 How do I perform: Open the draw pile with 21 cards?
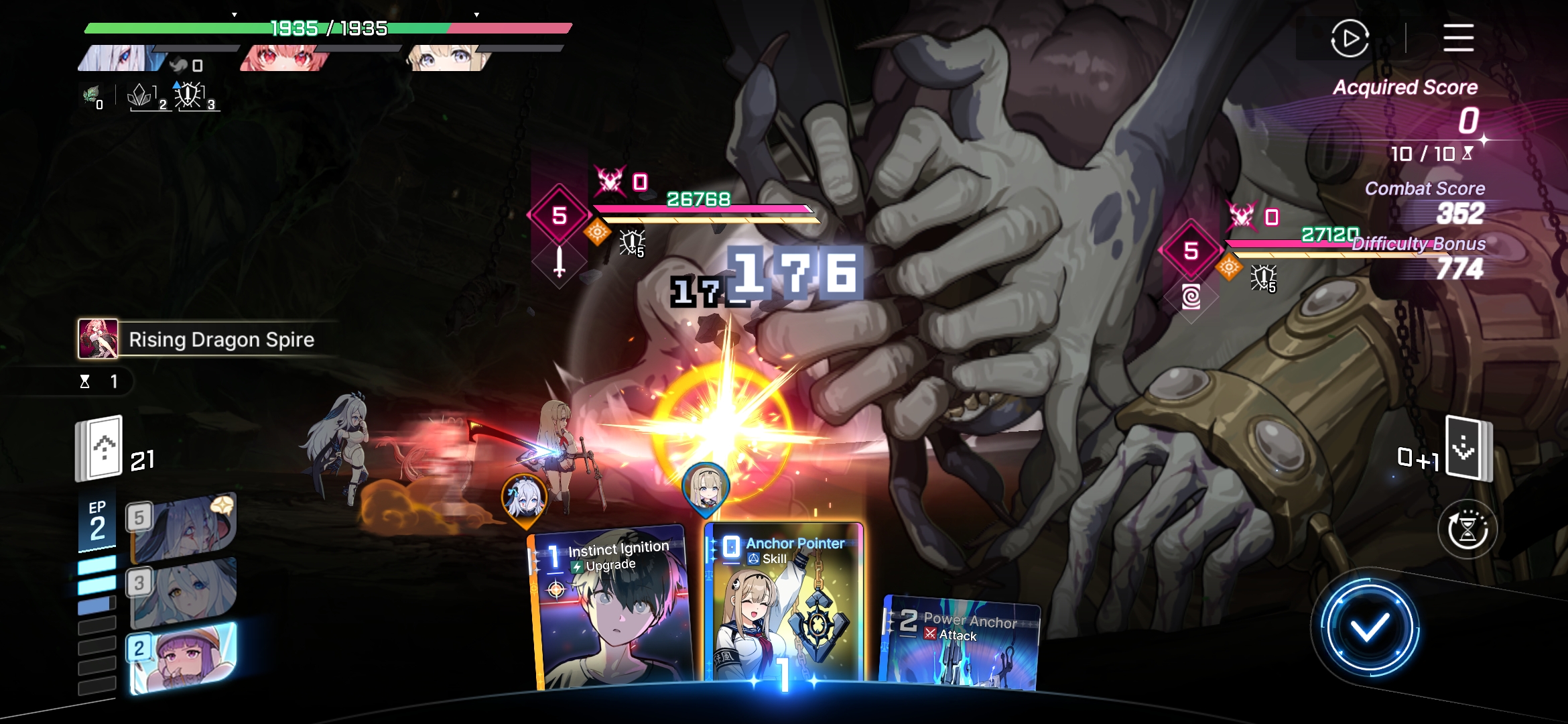[101, 448]
